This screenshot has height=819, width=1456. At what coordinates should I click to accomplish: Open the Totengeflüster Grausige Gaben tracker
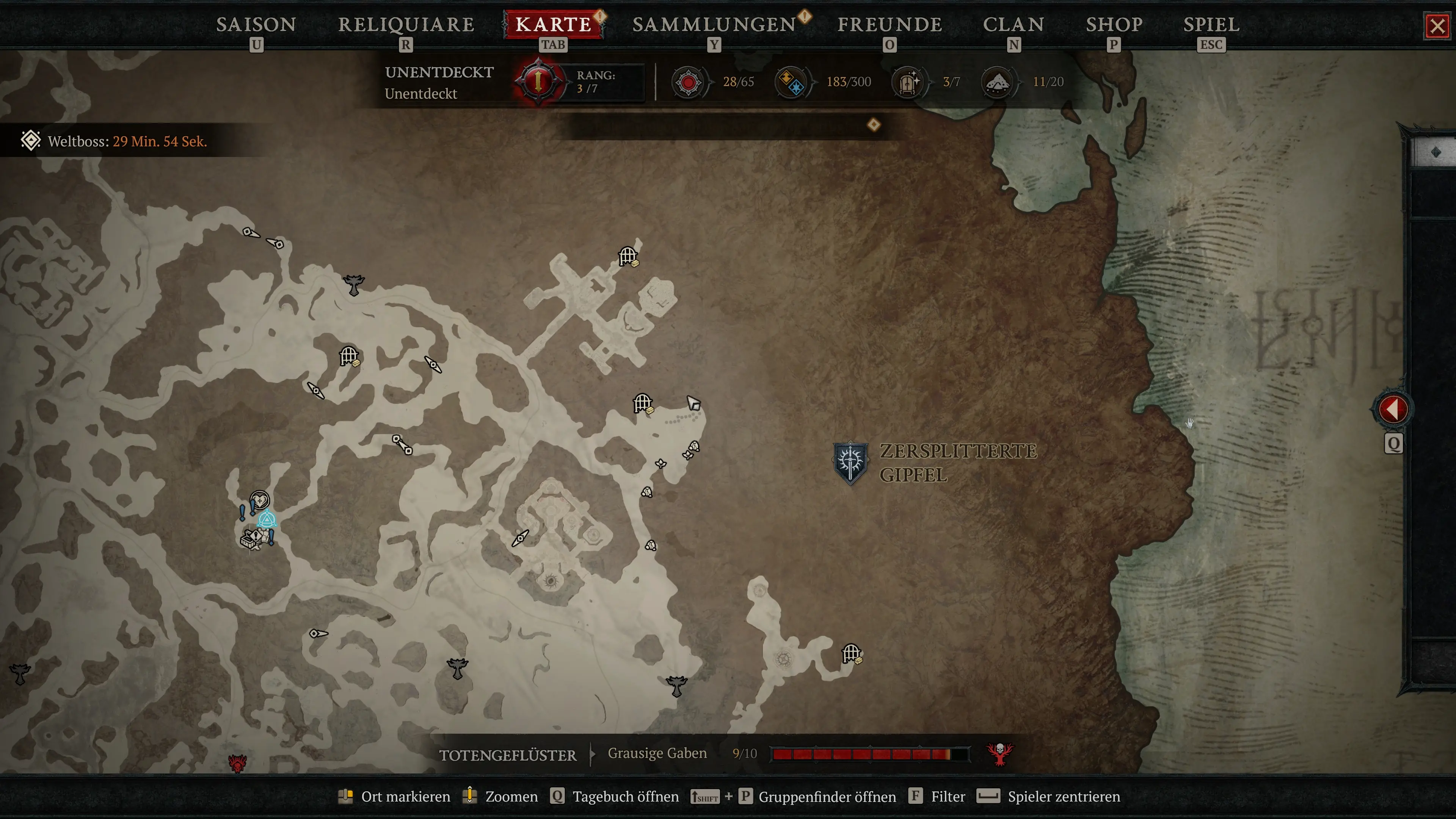pos(657,753)
